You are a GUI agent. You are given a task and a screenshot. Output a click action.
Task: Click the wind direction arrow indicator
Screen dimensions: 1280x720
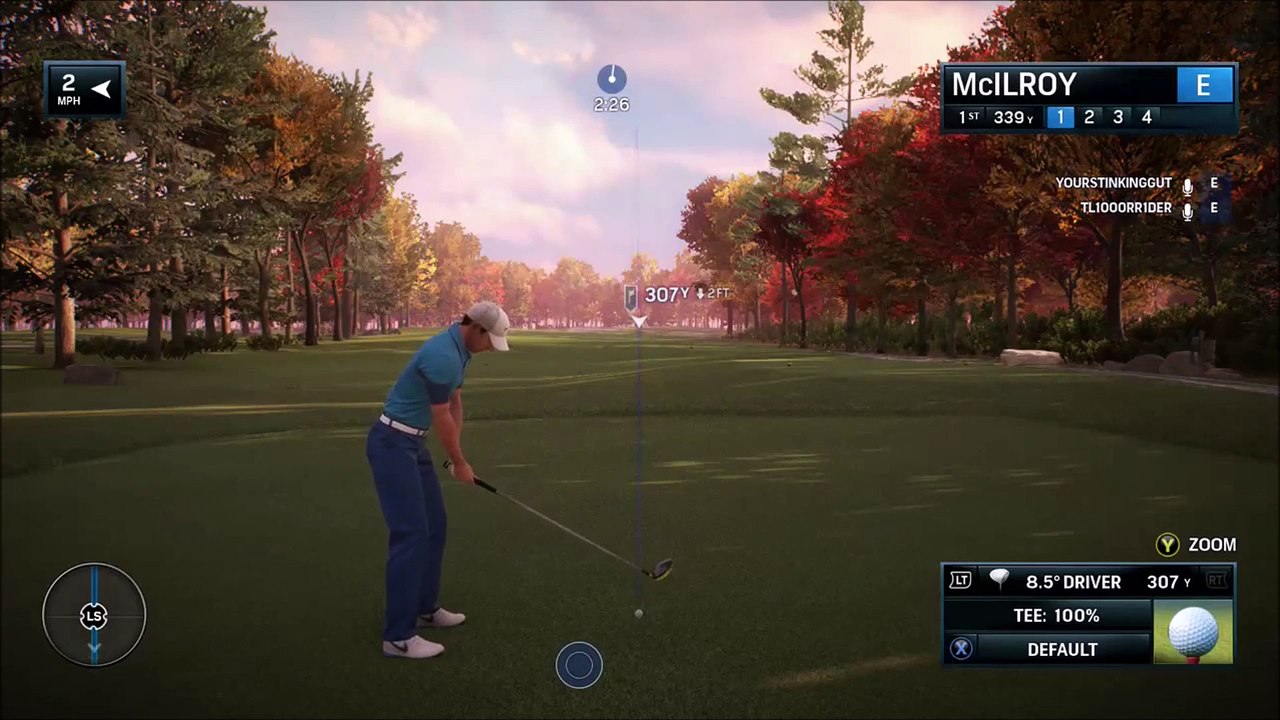click(x=101, y=89)
